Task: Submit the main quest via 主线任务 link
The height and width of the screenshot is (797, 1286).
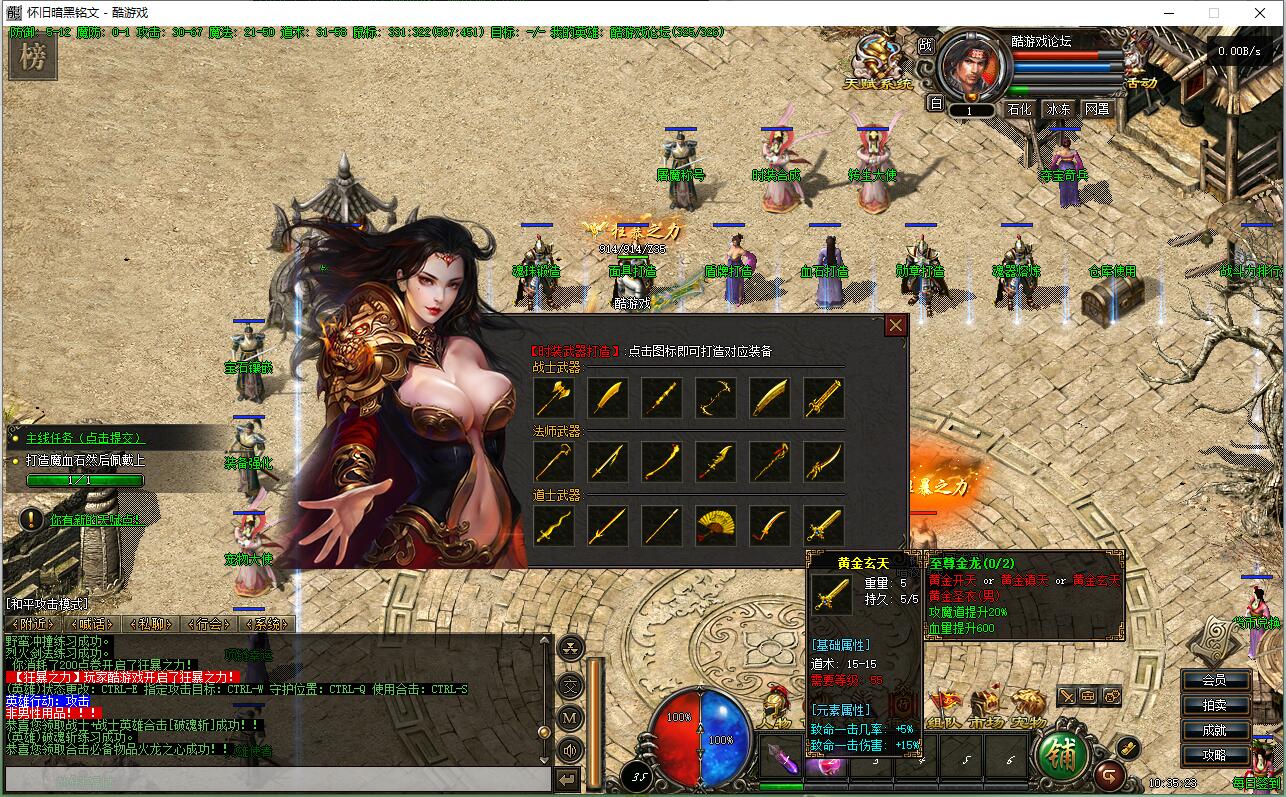Action: (x=85, y=438)
